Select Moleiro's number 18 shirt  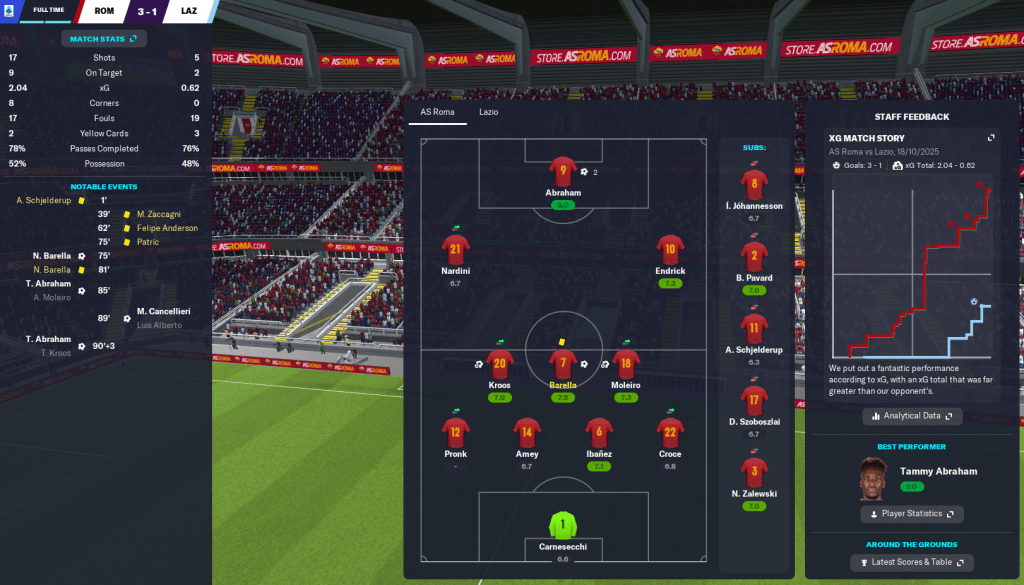(626, 364)
